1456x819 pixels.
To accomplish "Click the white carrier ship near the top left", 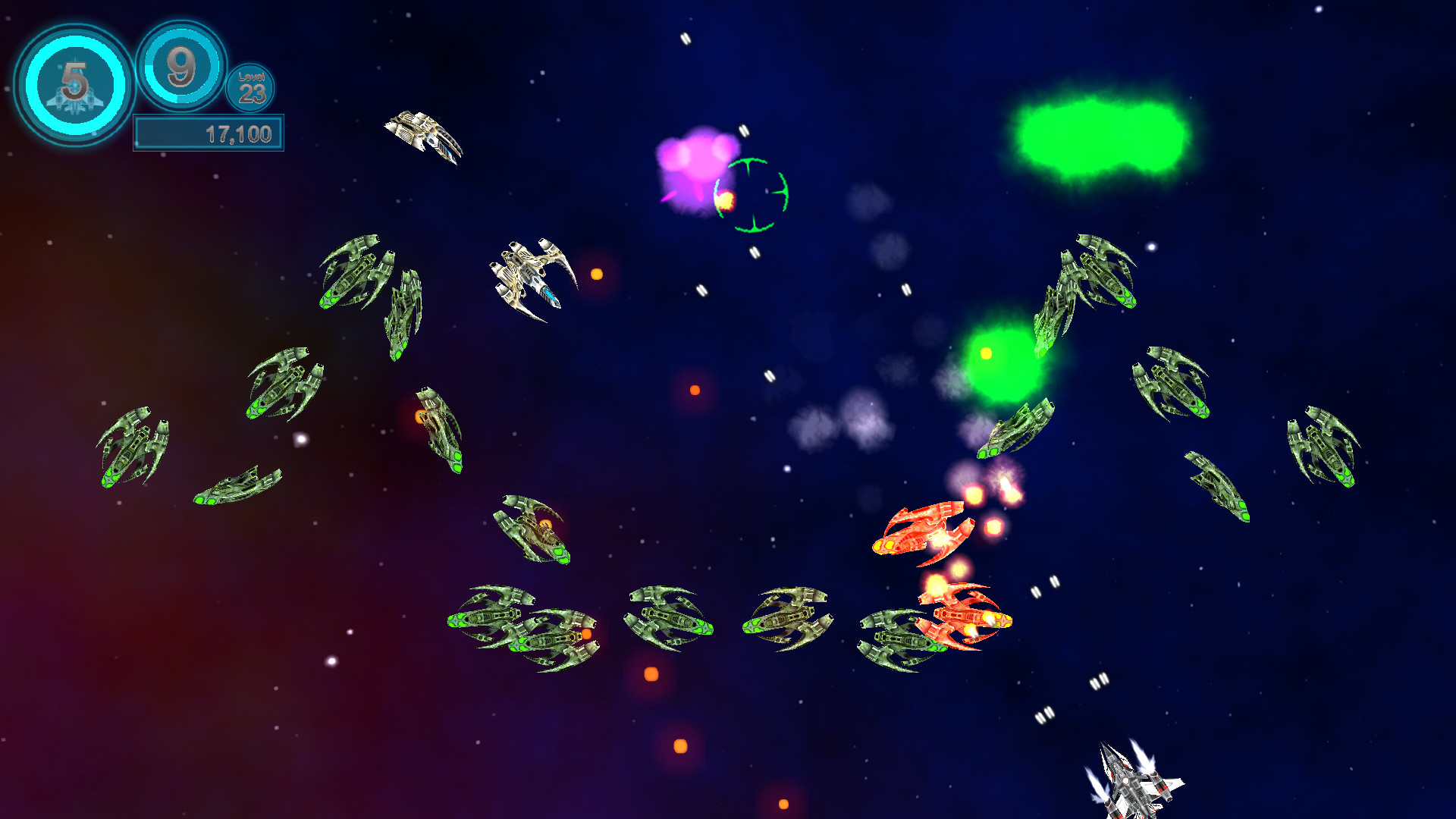I will (x=425, y=136).
